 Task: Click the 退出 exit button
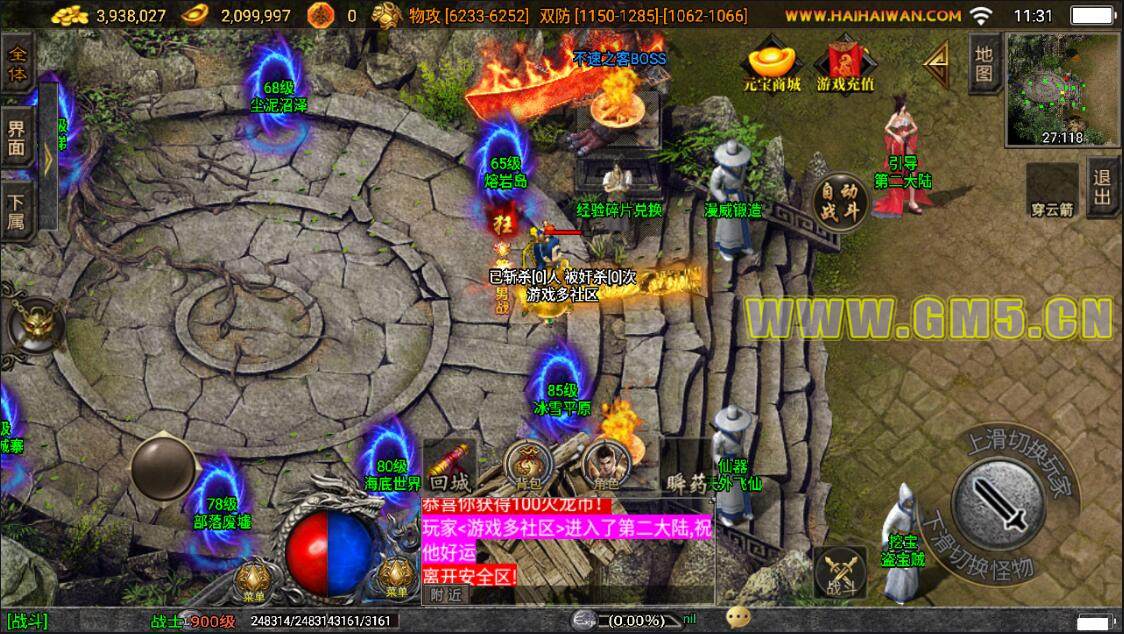coord(1102,188)
